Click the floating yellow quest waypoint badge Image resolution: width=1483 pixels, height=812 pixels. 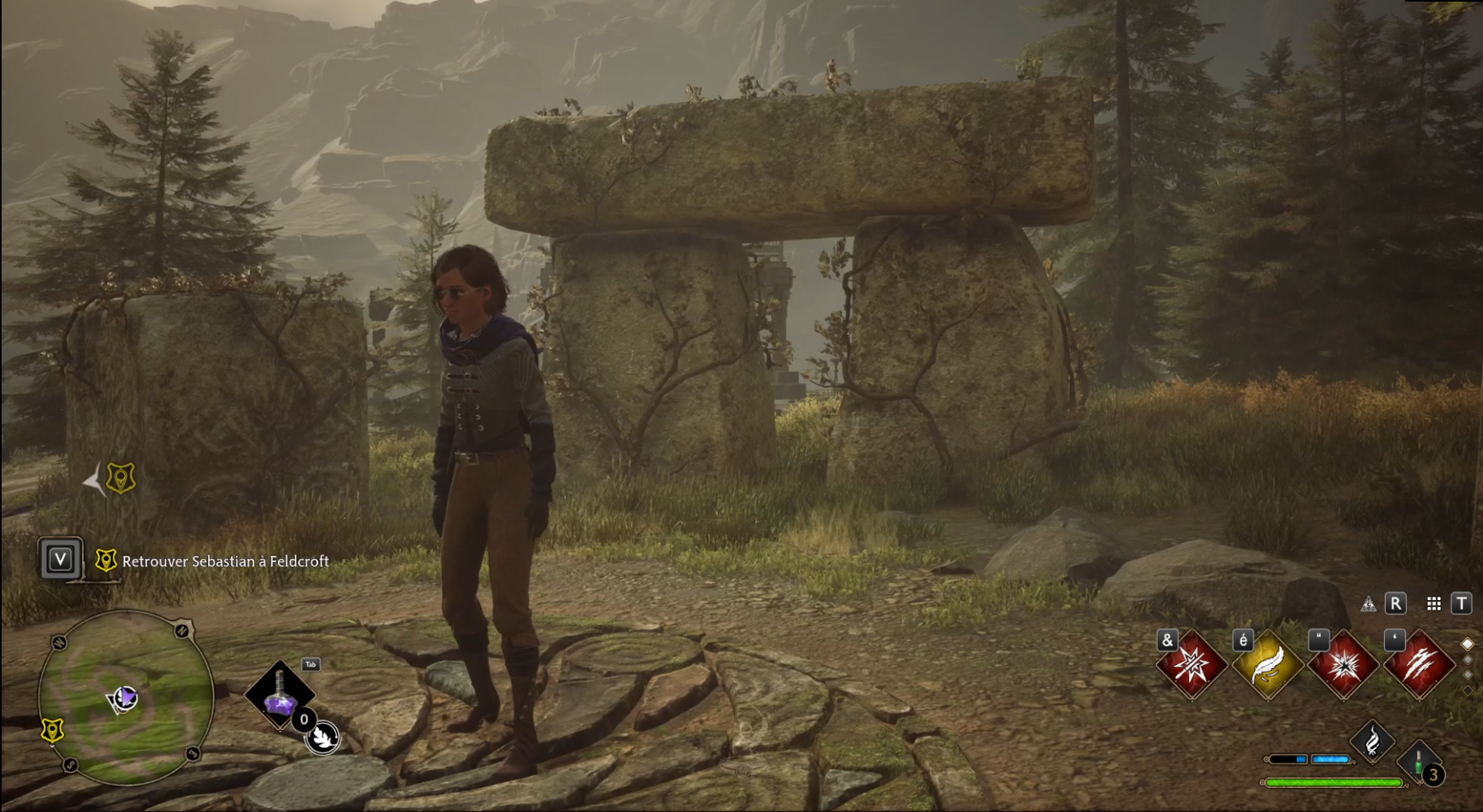click(121, 479)
